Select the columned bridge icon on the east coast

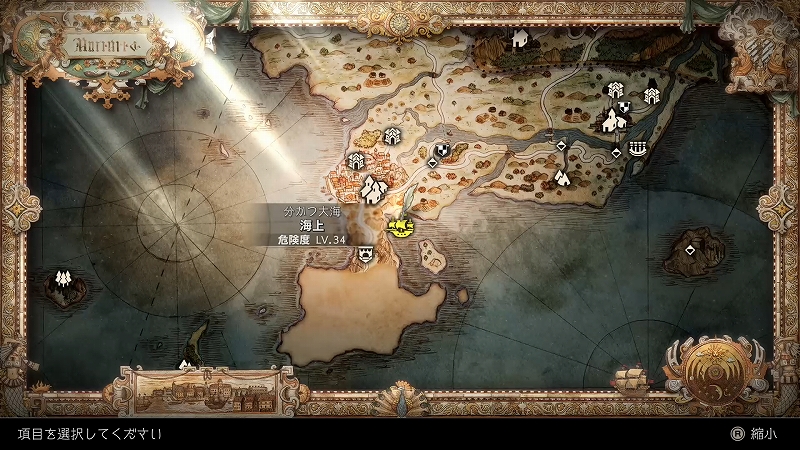pos(638,150)
